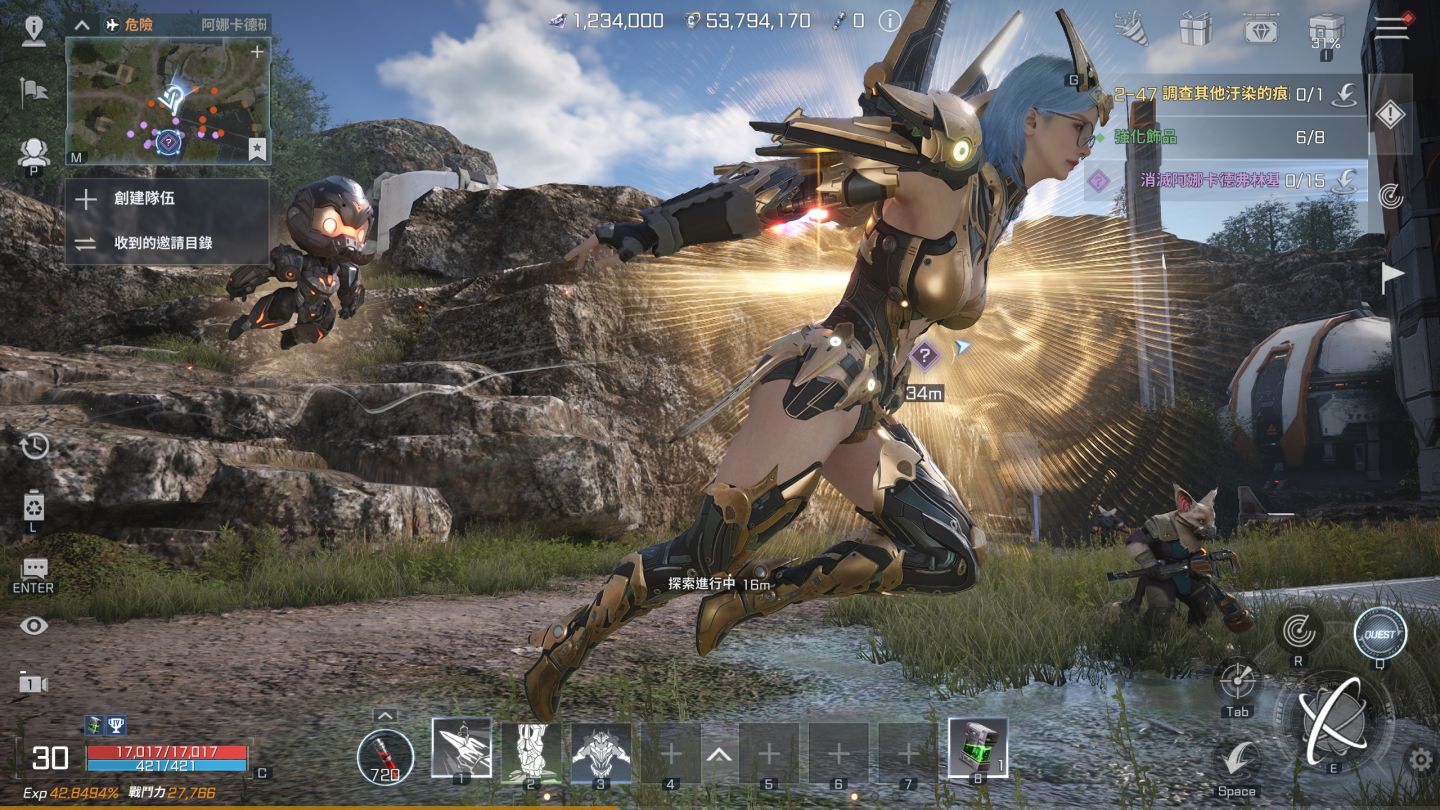Toggle the eye visibility icon

pos(34,626)
